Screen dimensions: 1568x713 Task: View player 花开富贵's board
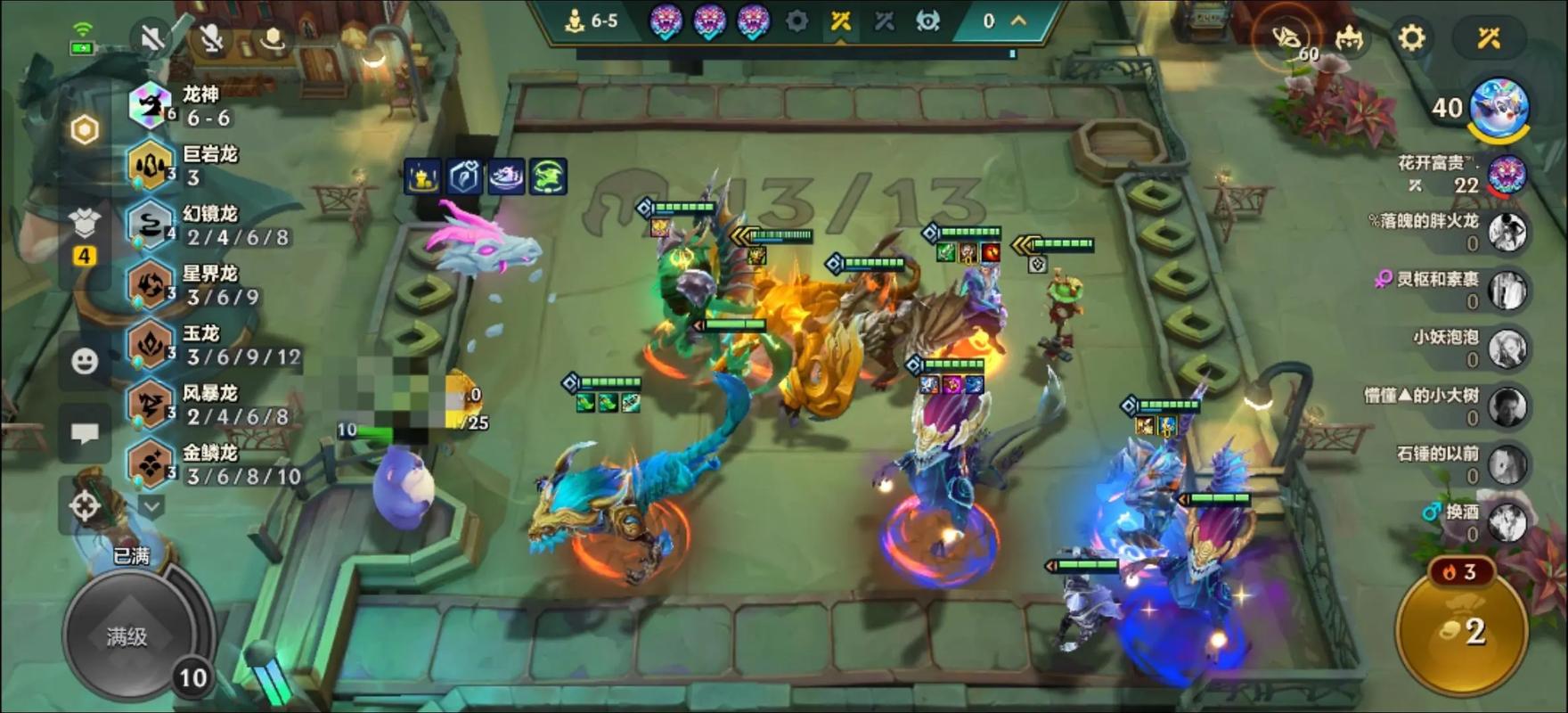[1507, 175]
